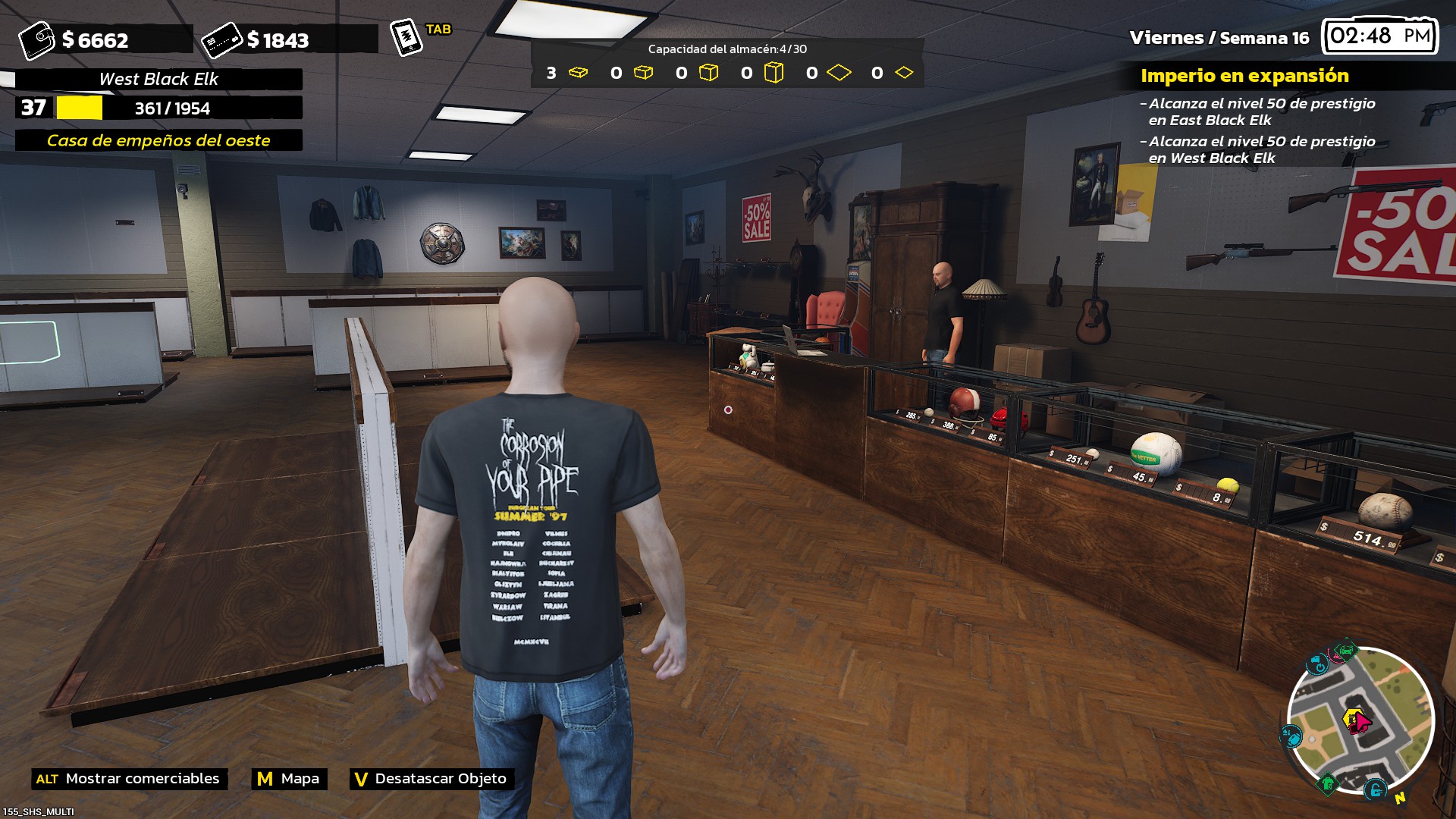Click the wallet cash icon
The height and width of the screenshot is (819, 1456).
[36, 39]
